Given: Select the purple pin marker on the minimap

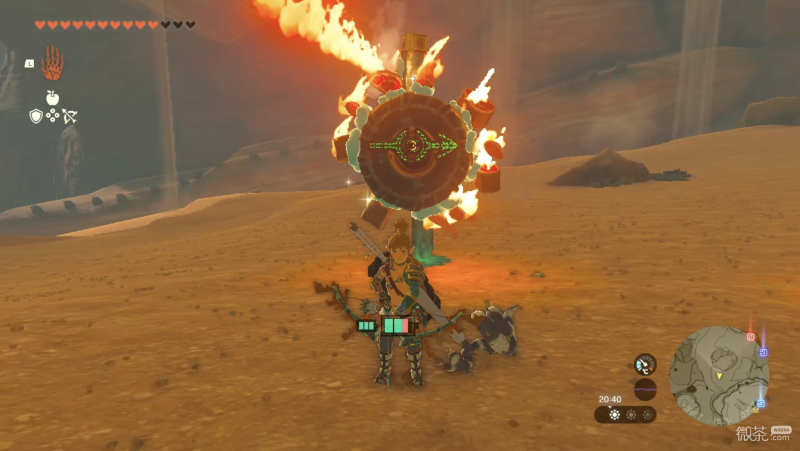Looking at the screenshot, I should (x=762, y=352).
